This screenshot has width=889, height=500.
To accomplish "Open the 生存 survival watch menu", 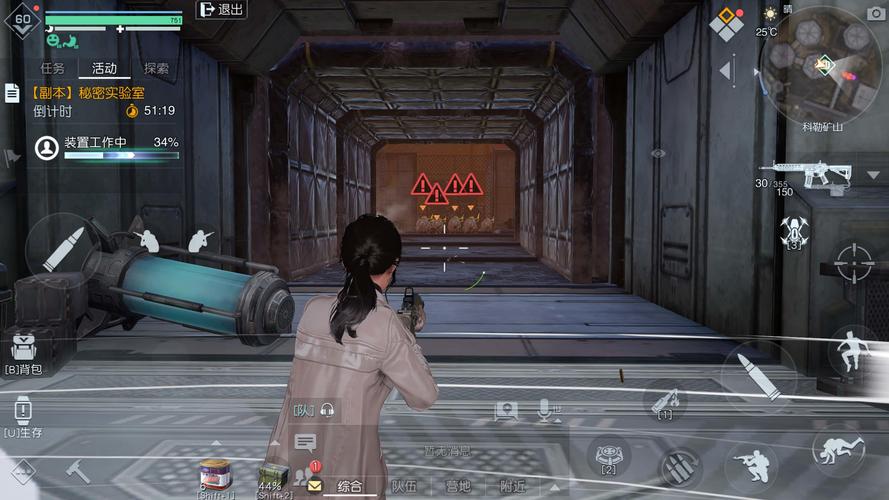I will tap(23, 413).
